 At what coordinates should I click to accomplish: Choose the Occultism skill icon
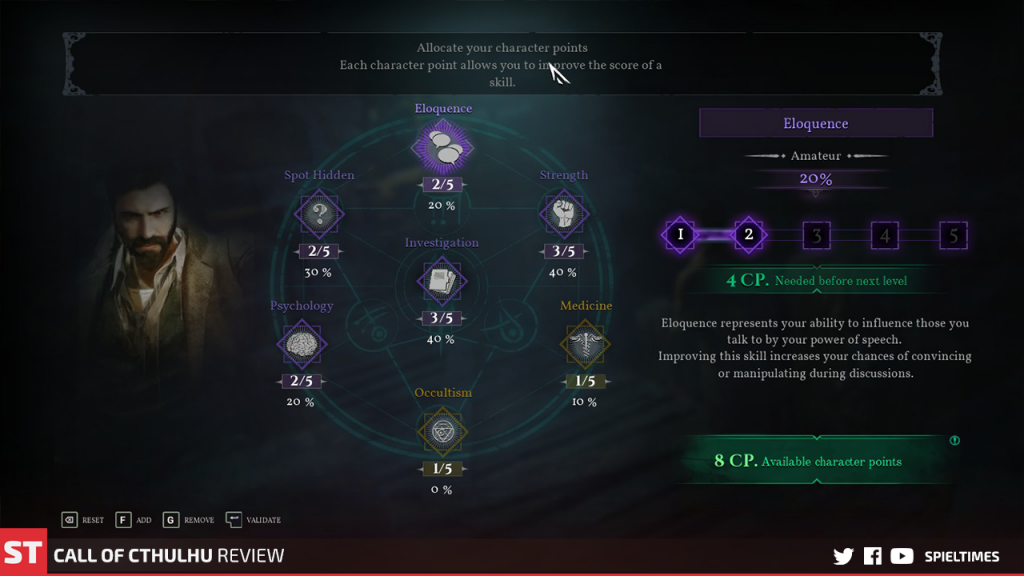[442, 431]
